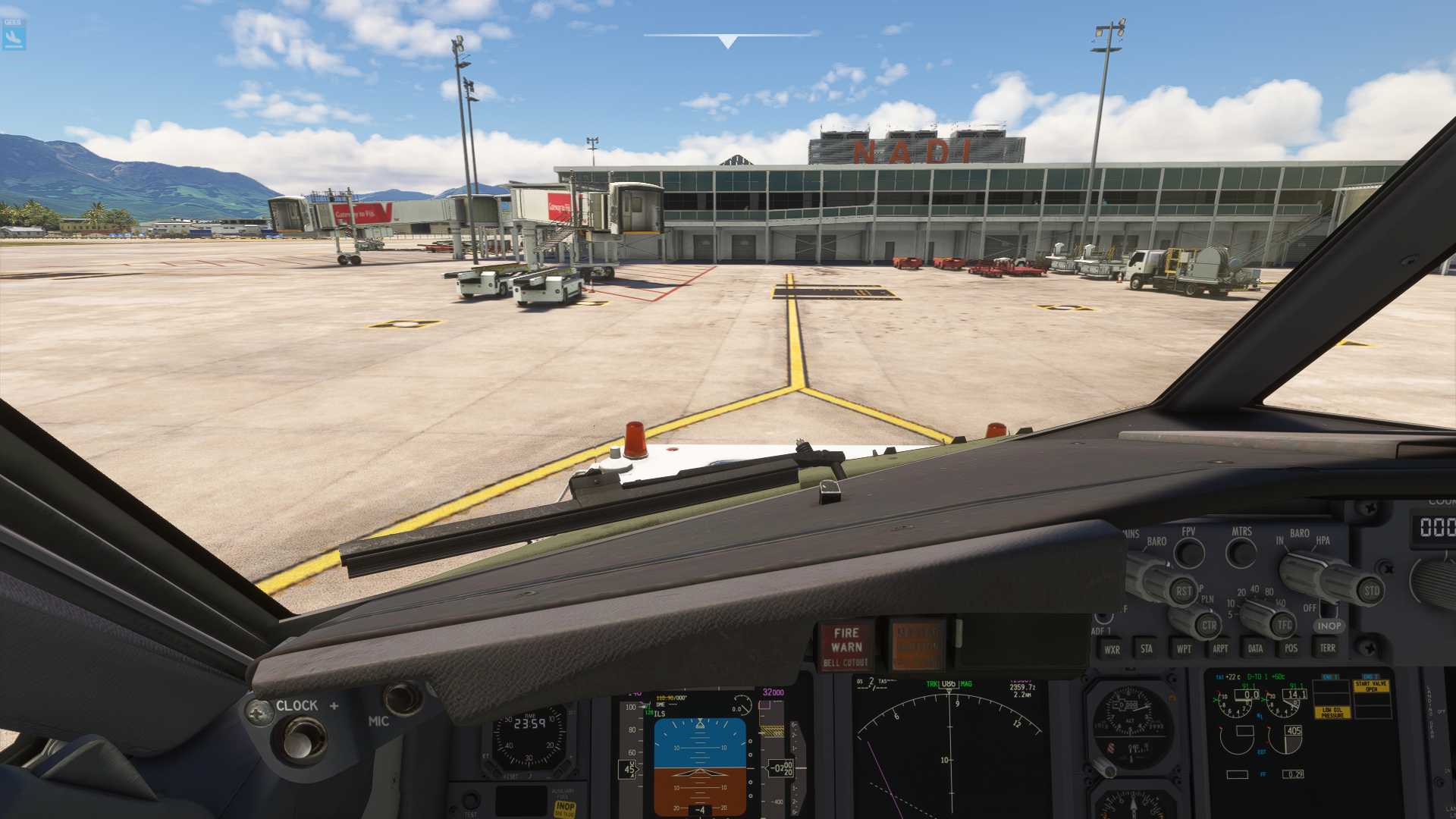Viewport: 1456px width, 819px height.
Task: Push the FPV flight path vector button
Action: pyautogui.click(x=1189, y=553)
